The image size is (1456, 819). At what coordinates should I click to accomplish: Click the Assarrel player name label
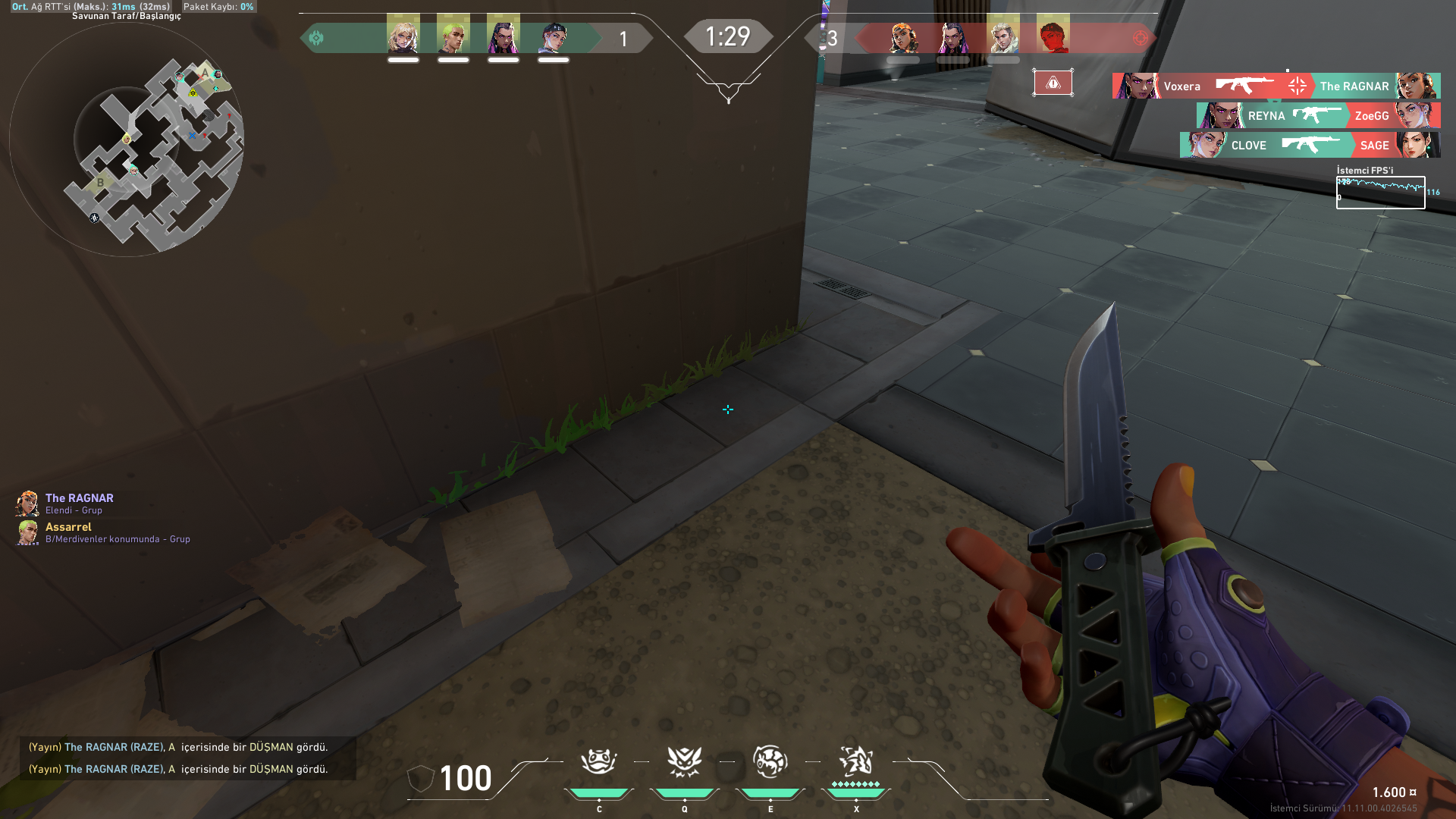67,526
